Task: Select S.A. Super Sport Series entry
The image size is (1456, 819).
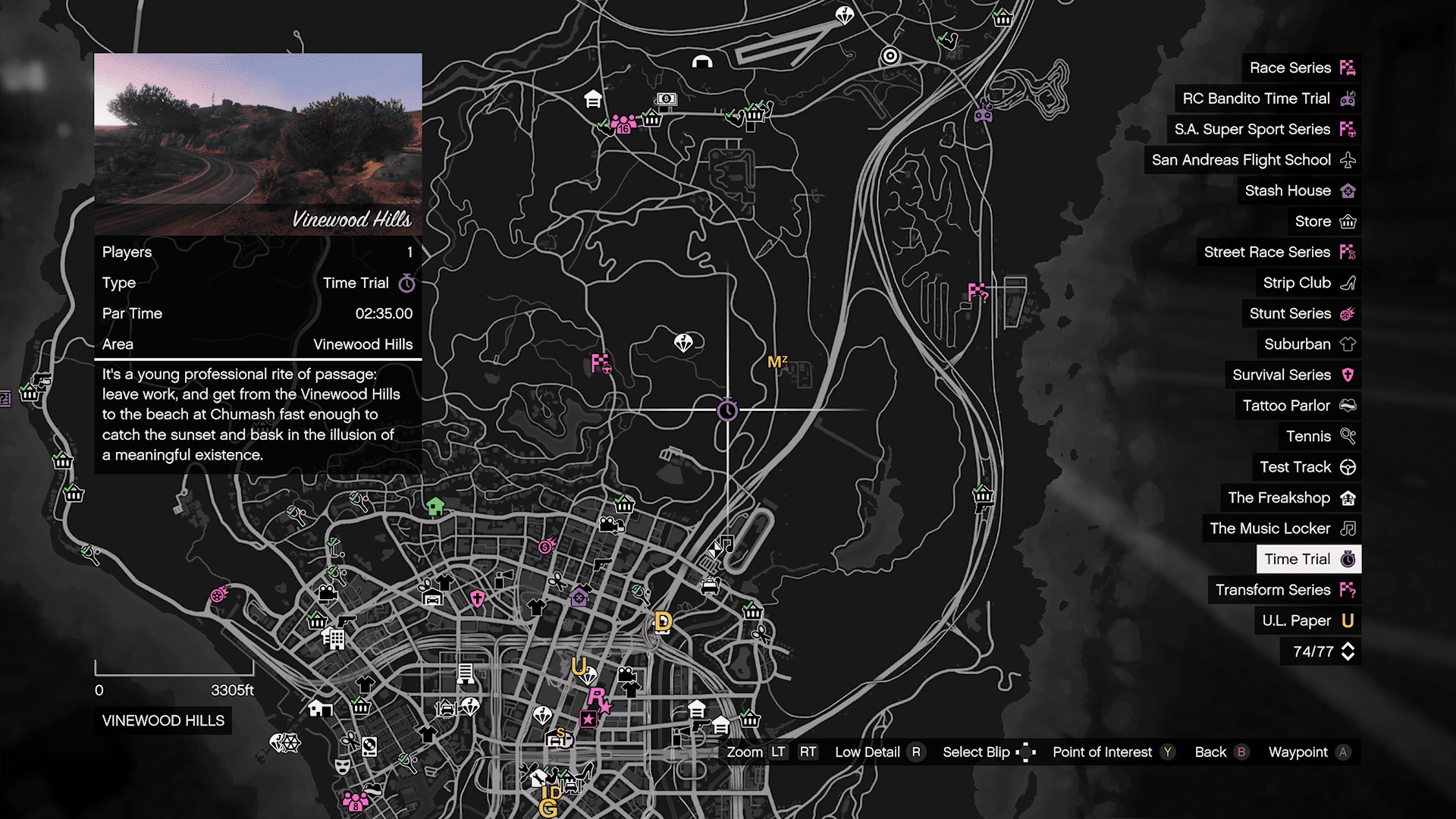Action: (x=1263, y=130)
